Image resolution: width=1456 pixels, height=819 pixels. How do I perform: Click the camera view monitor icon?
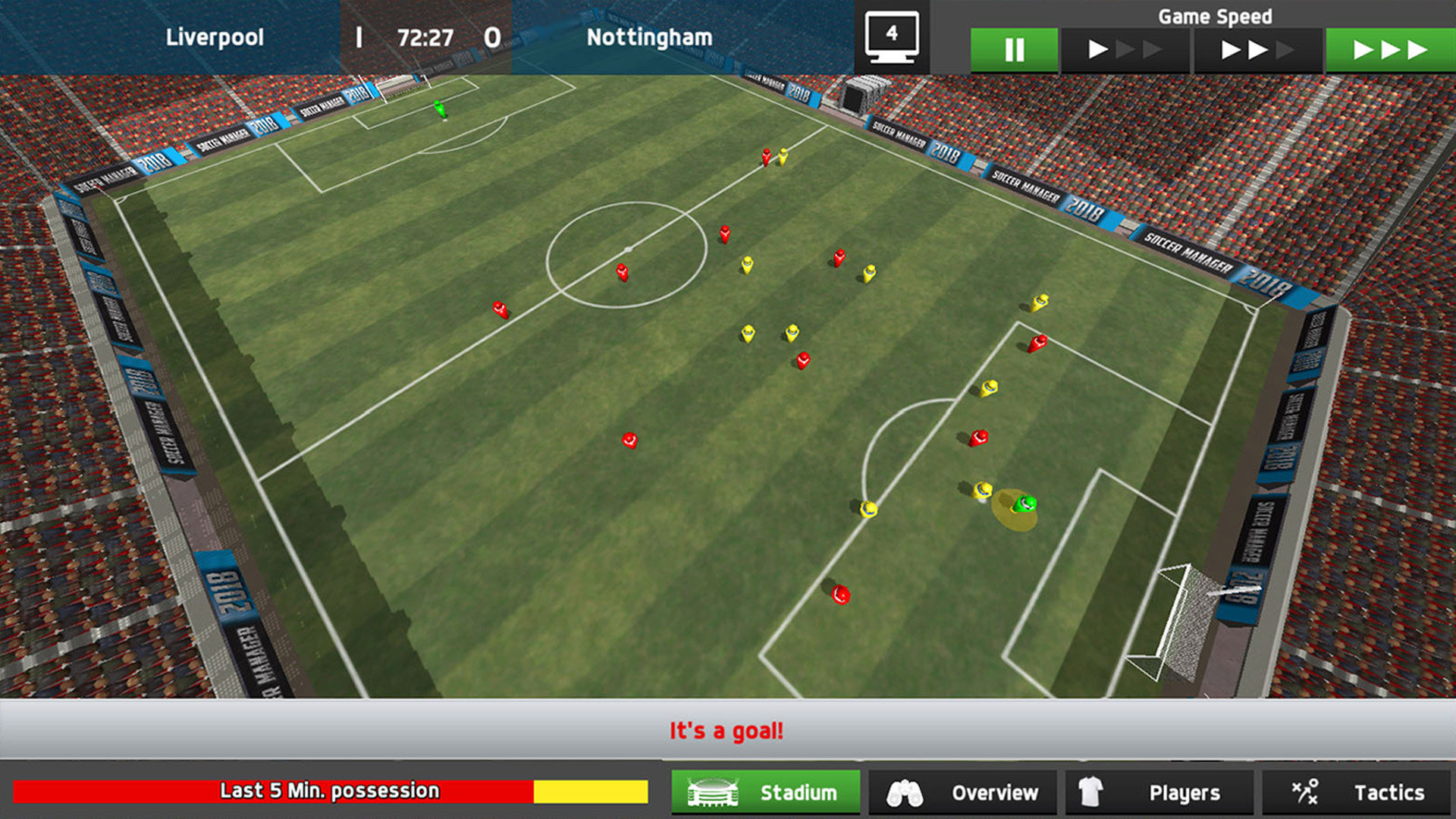(x=891, y=38)
